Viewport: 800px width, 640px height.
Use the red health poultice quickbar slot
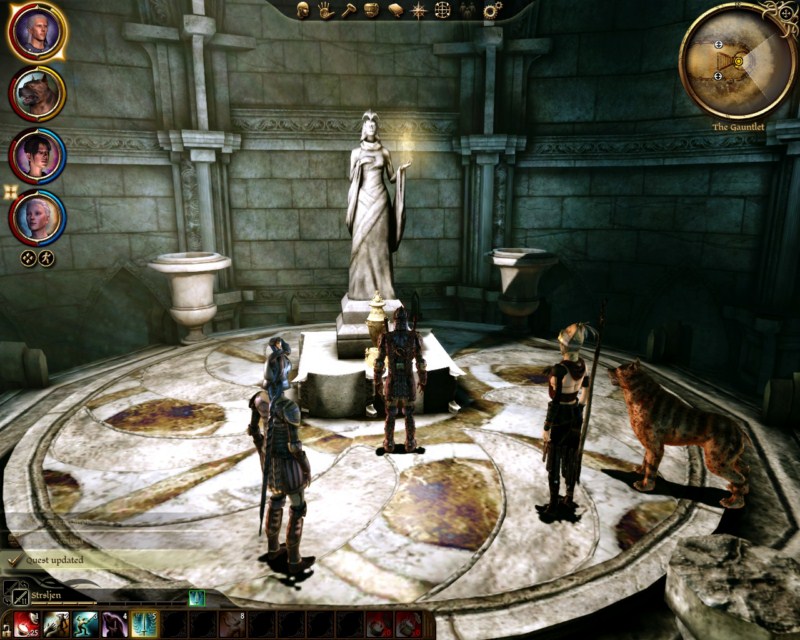pos(26,625)
